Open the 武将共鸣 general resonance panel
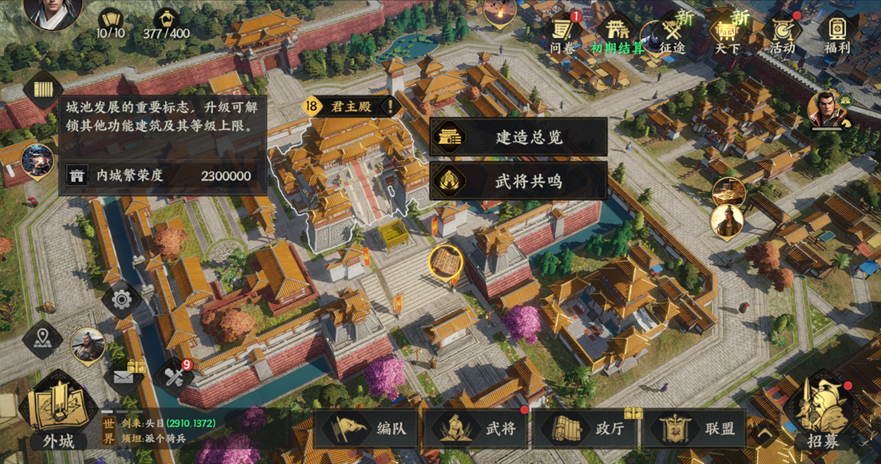Viewport: 881px width, 464px height. pos(518,181)
